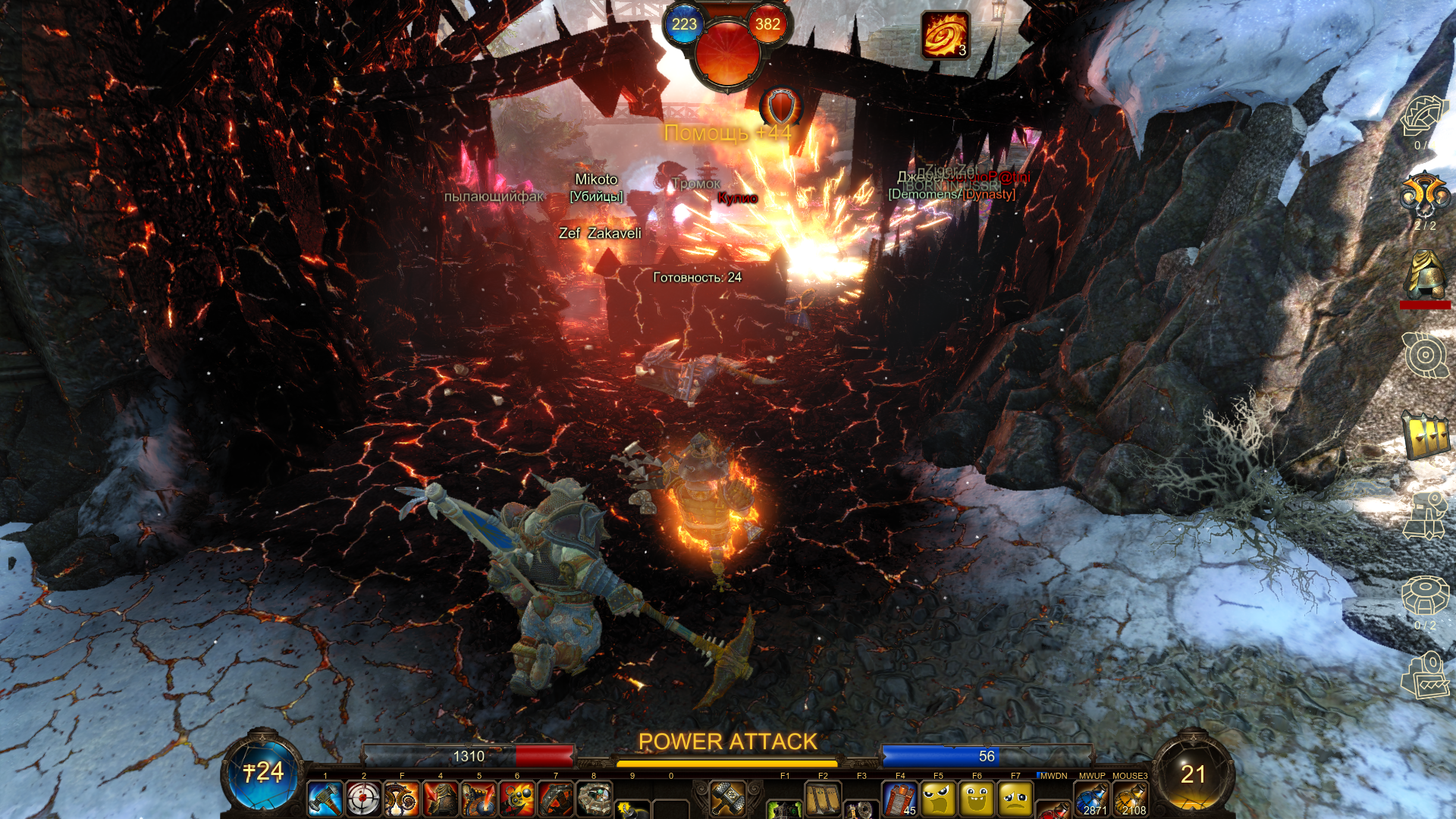Use the crosshair target ability
Image resolution: width=1456 pixels, height=819 pixels.
(363, 799)
